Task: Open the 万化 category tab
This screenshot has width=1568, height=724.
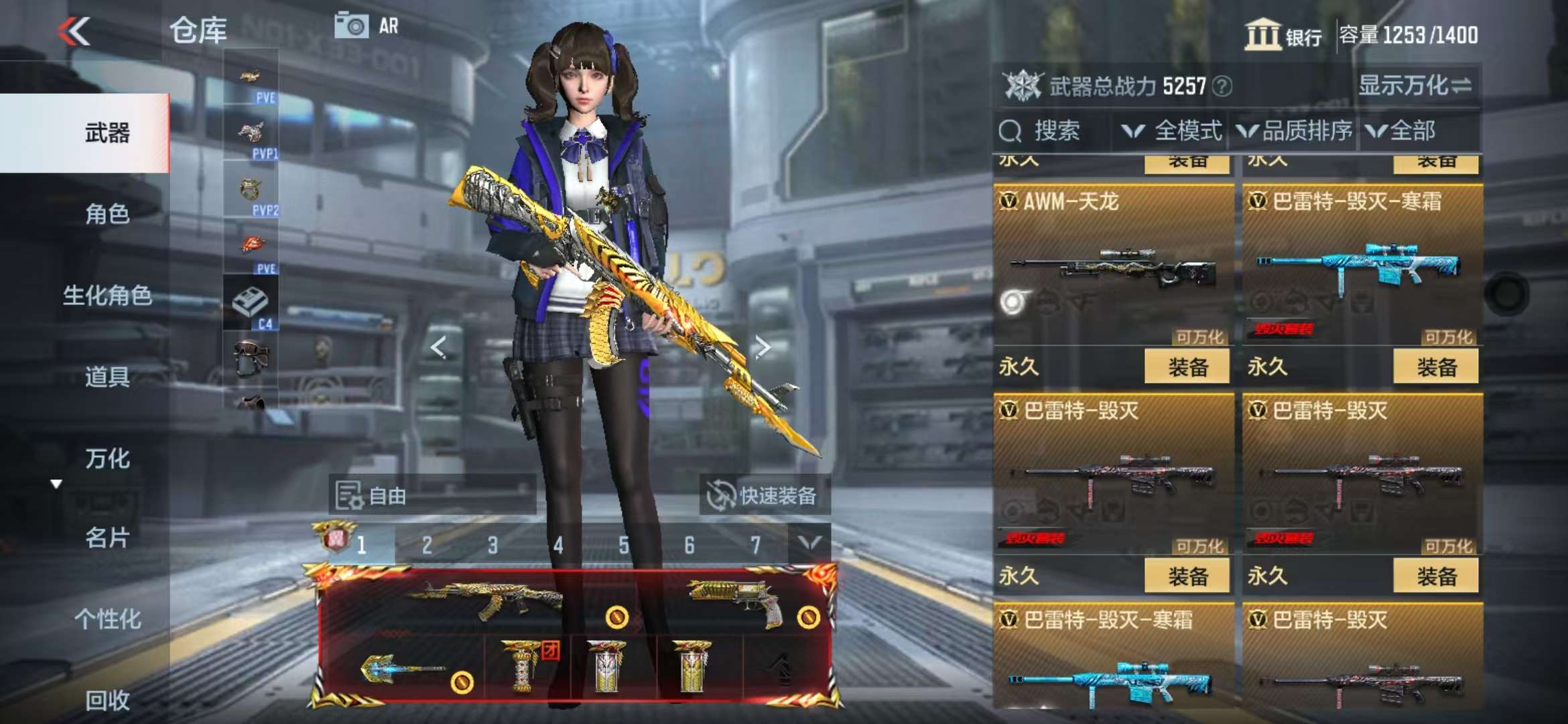Action: click(107, 459)
